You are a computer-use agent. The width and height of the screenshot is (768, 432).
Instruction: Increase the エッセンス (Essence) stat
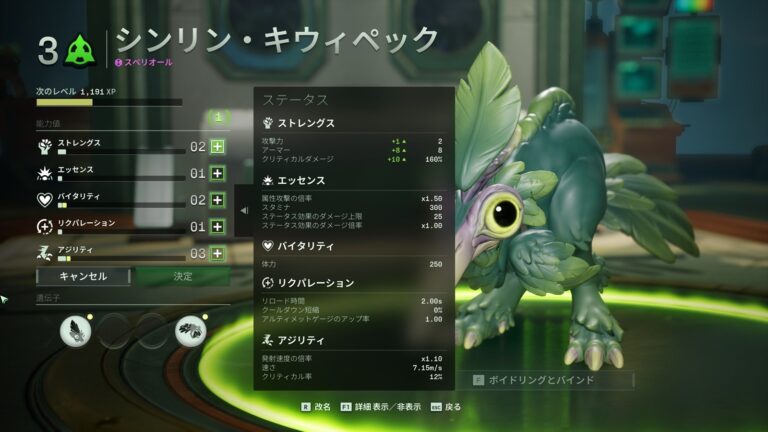pos(217,173)
